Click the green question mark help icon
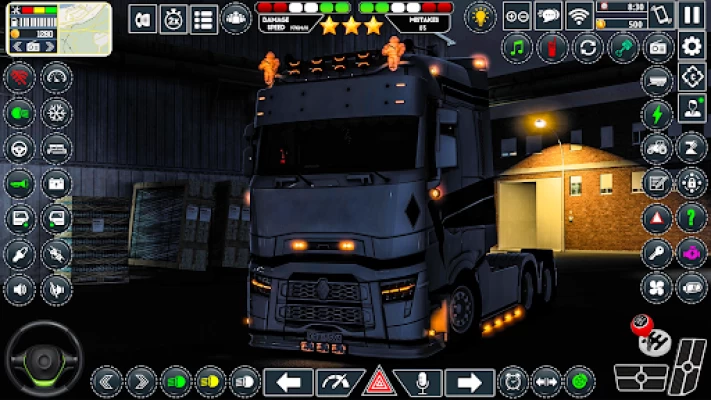Viewport: 711px width, 400px height. point(691,217)
